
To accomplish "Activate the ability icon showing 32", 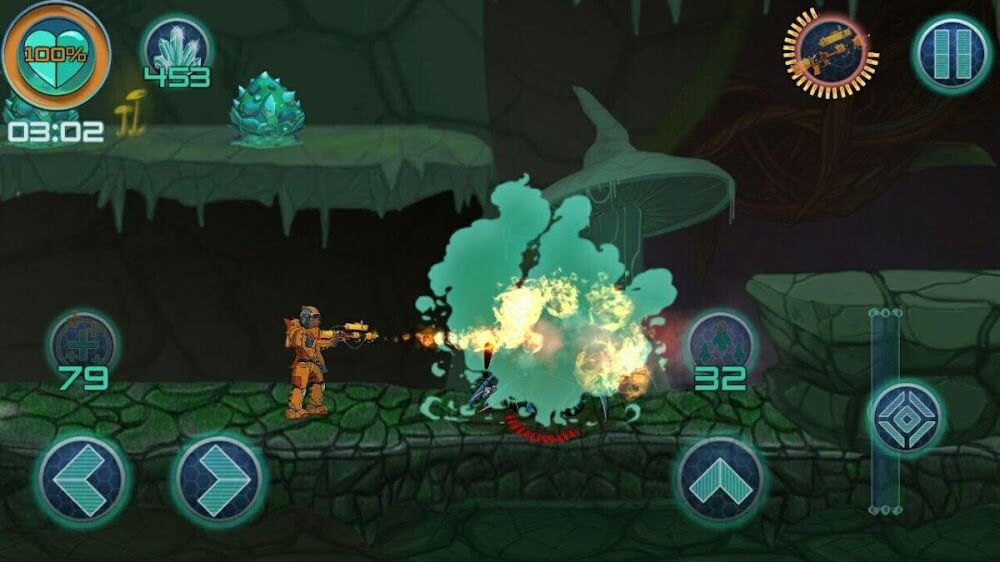I will [x=720, y=343].
